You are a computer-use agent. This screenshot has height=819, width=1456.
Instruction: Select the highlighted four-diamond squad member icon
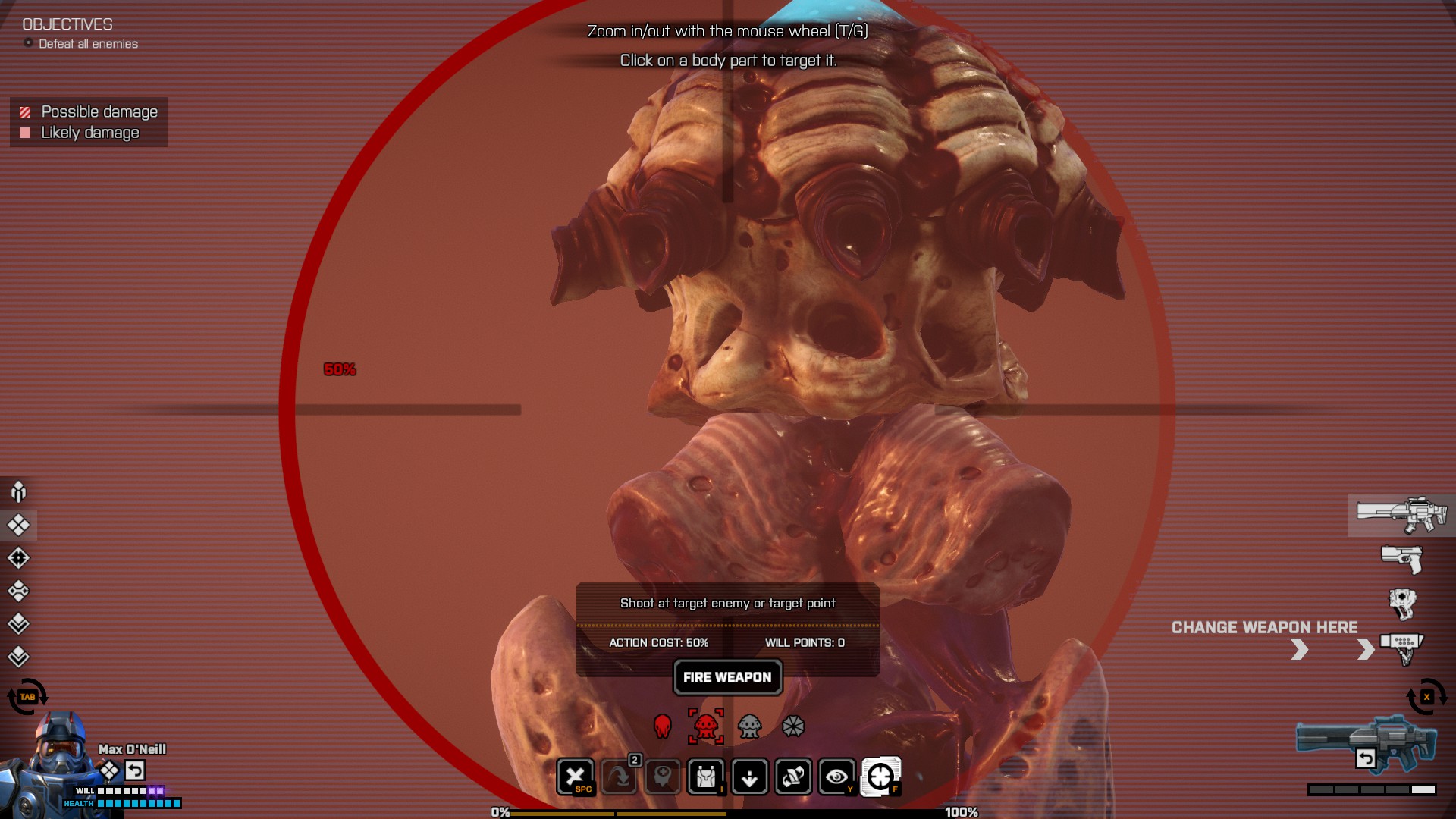point(19,525)
